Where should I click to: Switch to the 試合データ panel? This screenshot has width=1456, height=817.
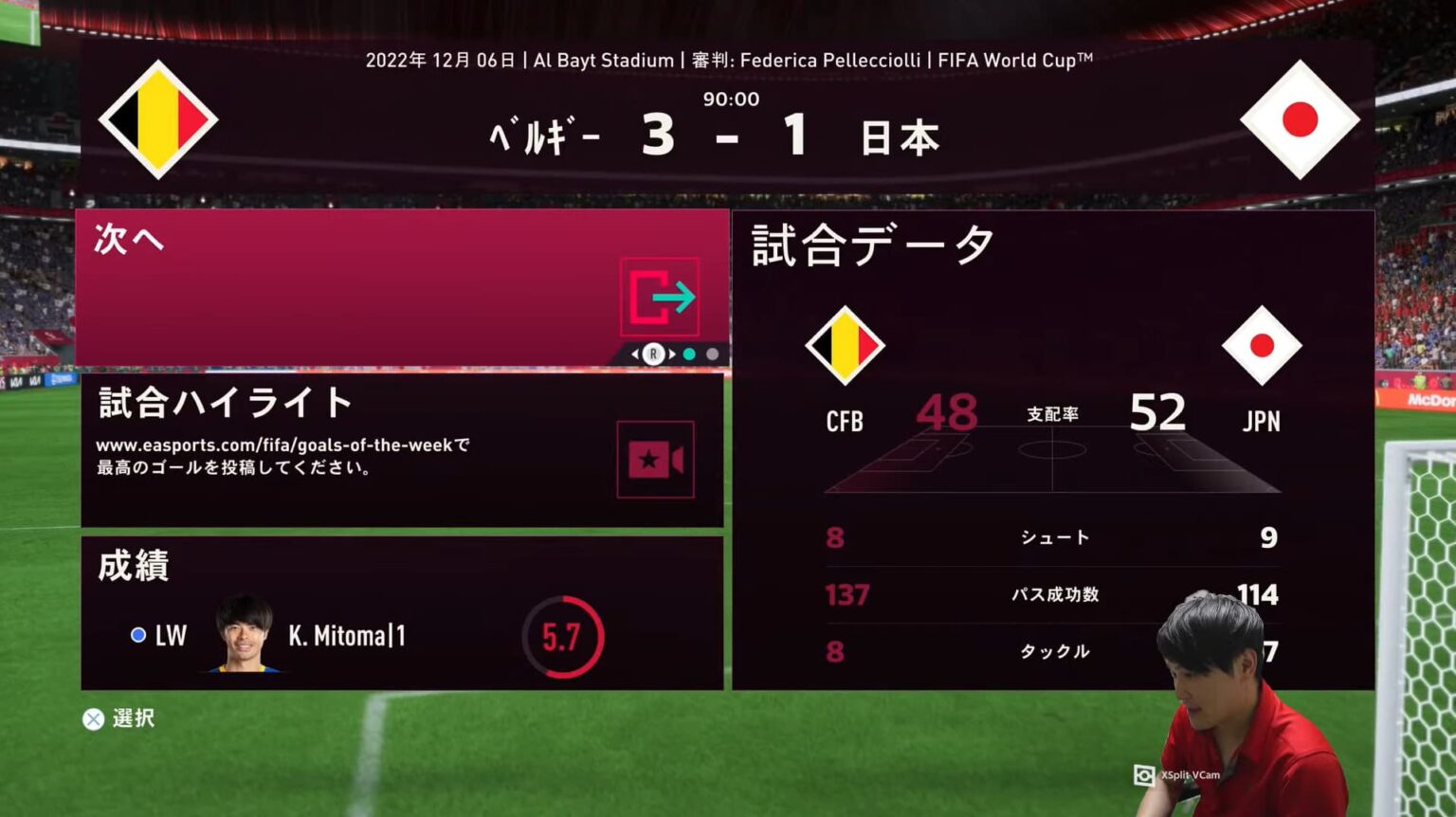pos(869,245)
